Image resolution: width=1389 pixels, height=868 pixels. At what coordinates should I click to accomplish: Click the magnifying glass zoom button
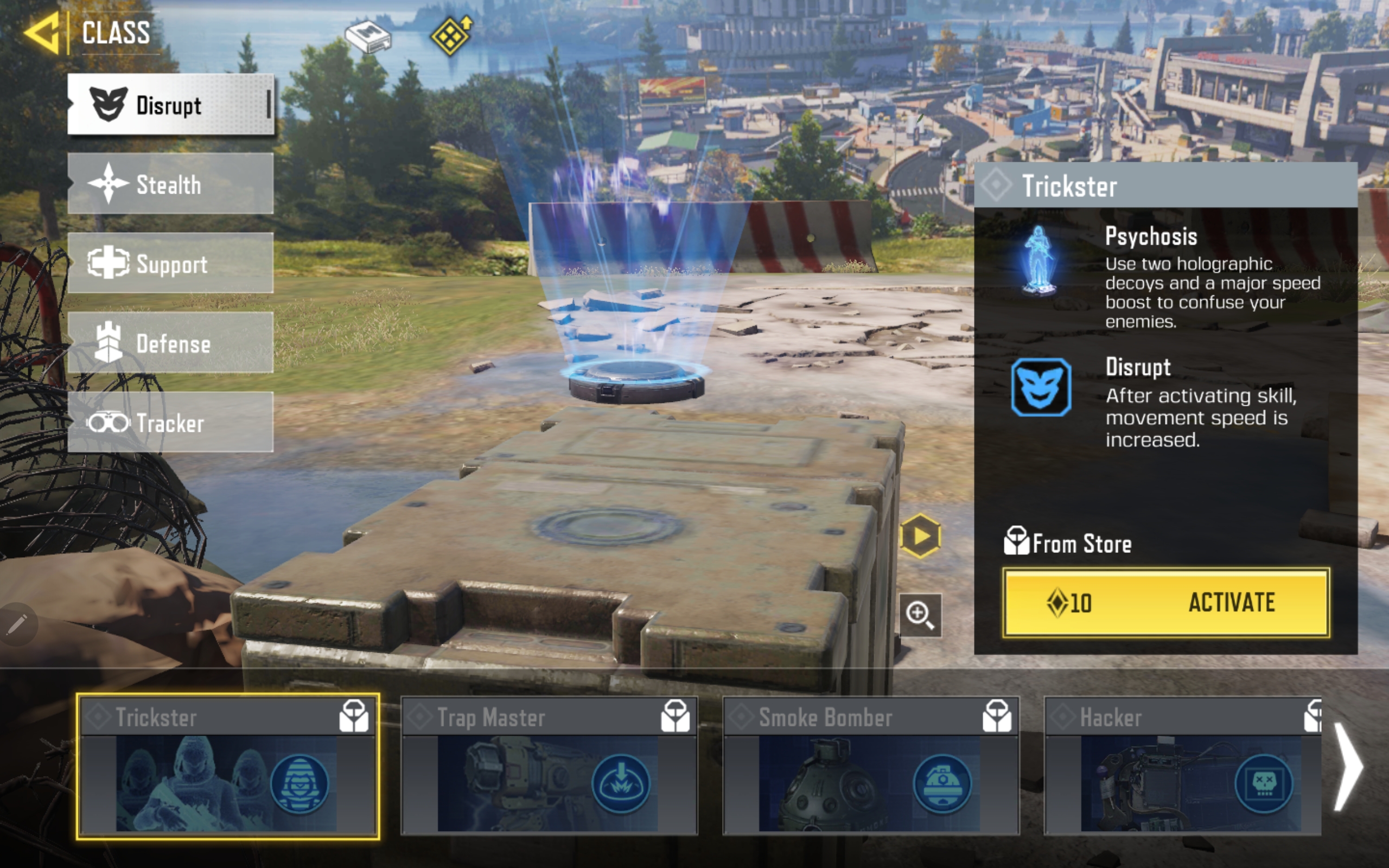click(920, 615)
